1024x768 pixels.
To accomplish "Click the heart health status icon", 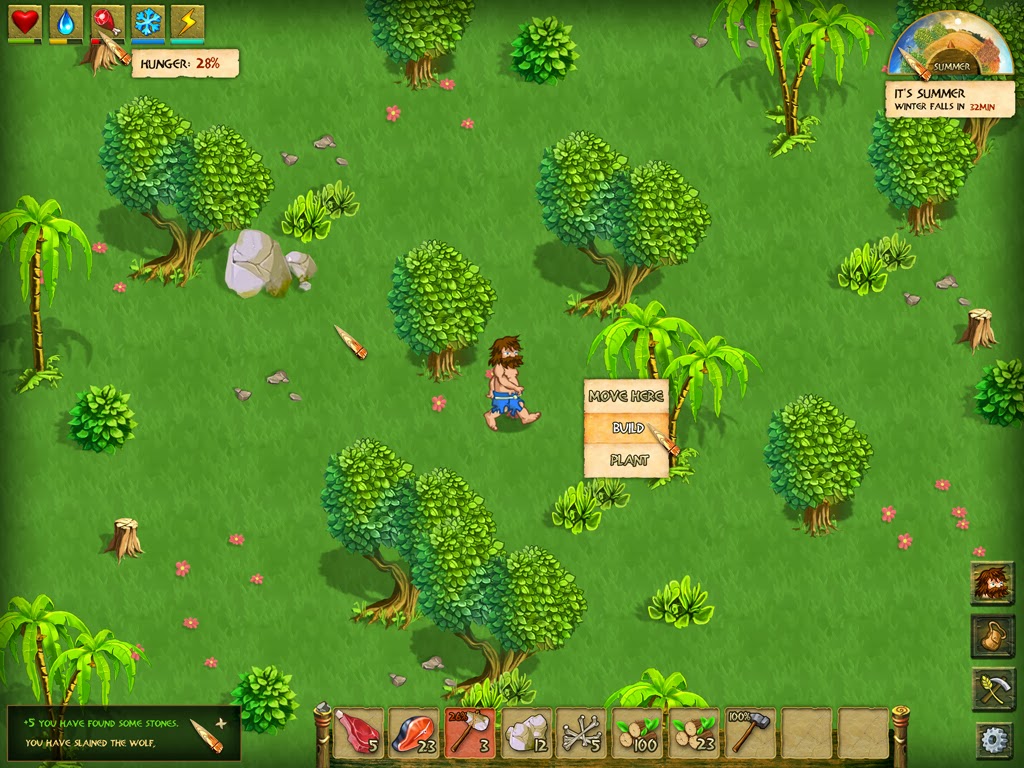I will click(25, 22).
